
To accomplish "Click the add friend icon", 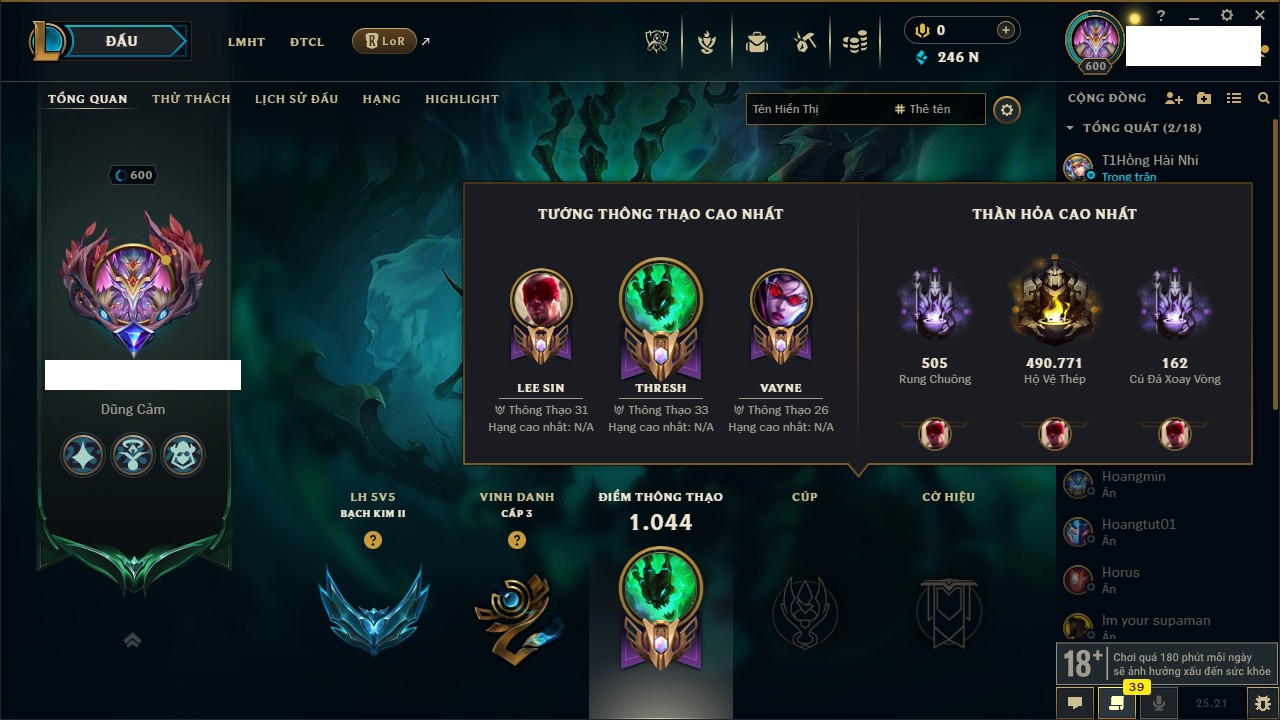I will (x=1174, y=98).
